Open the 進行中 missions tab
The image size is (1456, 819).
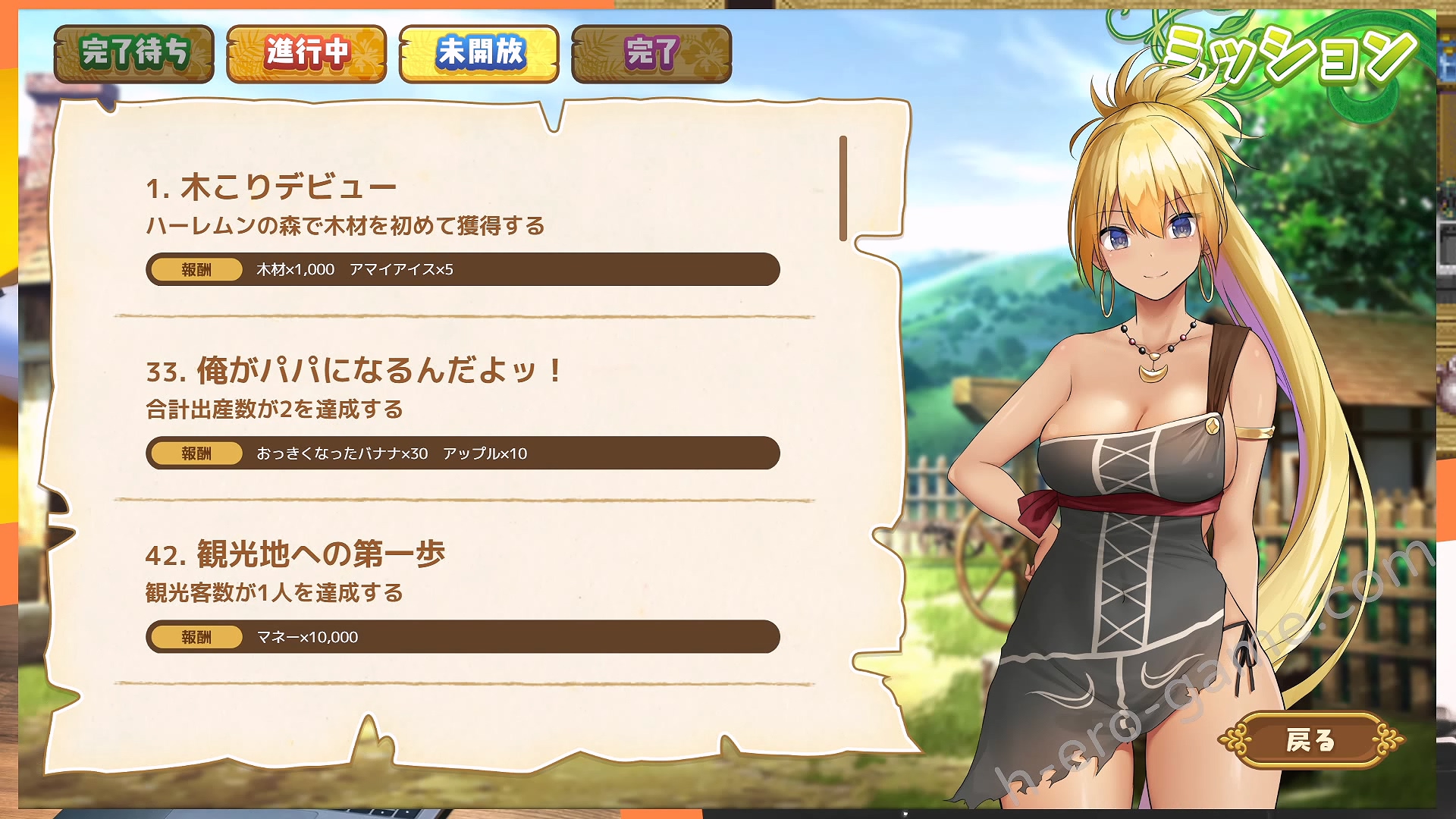(306, 53)
